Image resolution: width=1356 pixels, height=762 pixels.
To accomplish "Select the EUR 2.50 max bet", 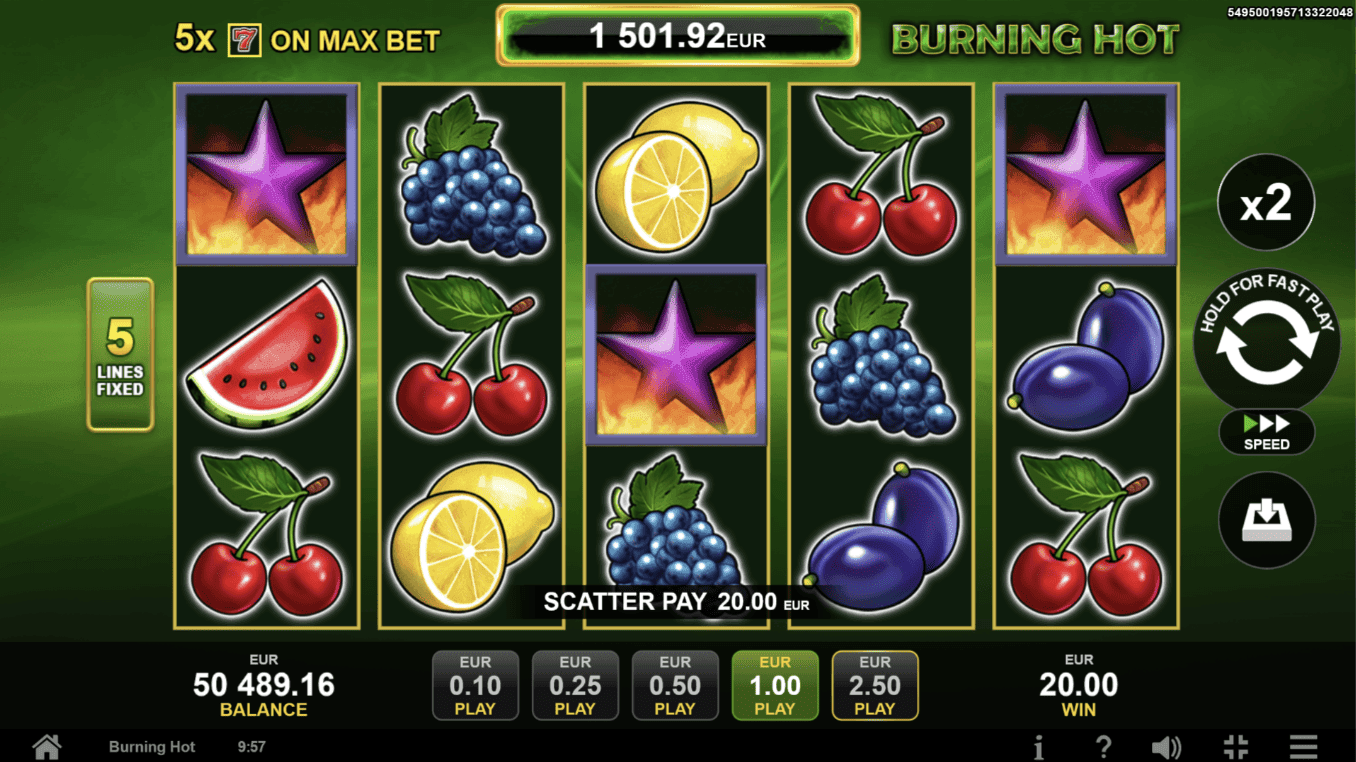I will click(875, 685).
